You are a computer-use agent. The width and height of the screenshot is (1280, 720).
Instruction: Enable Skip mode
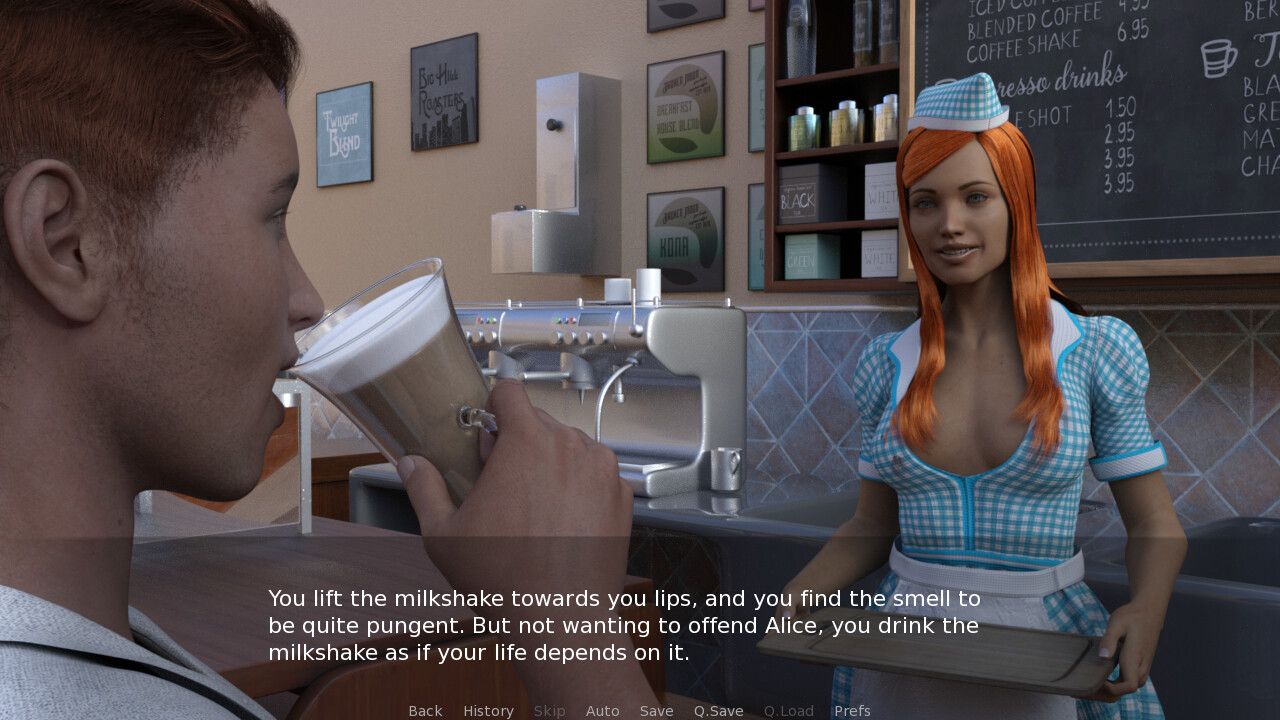point(549,710)
